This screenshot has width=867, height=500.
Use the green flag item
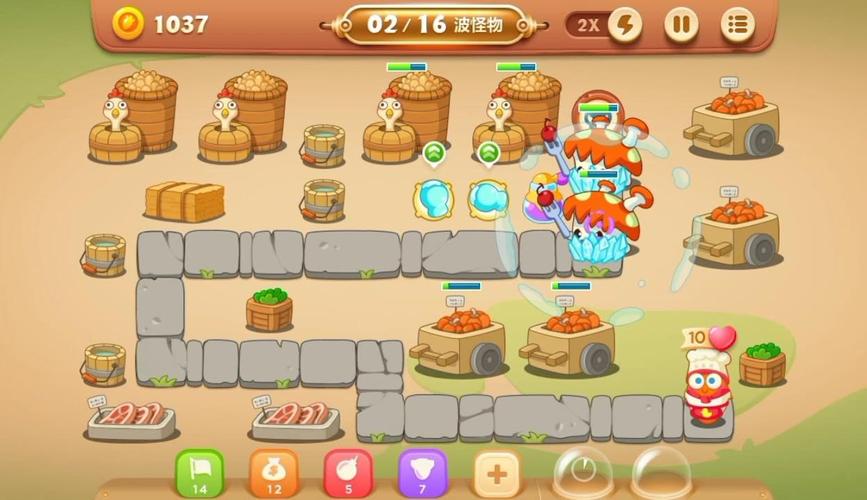coord(200,471)
